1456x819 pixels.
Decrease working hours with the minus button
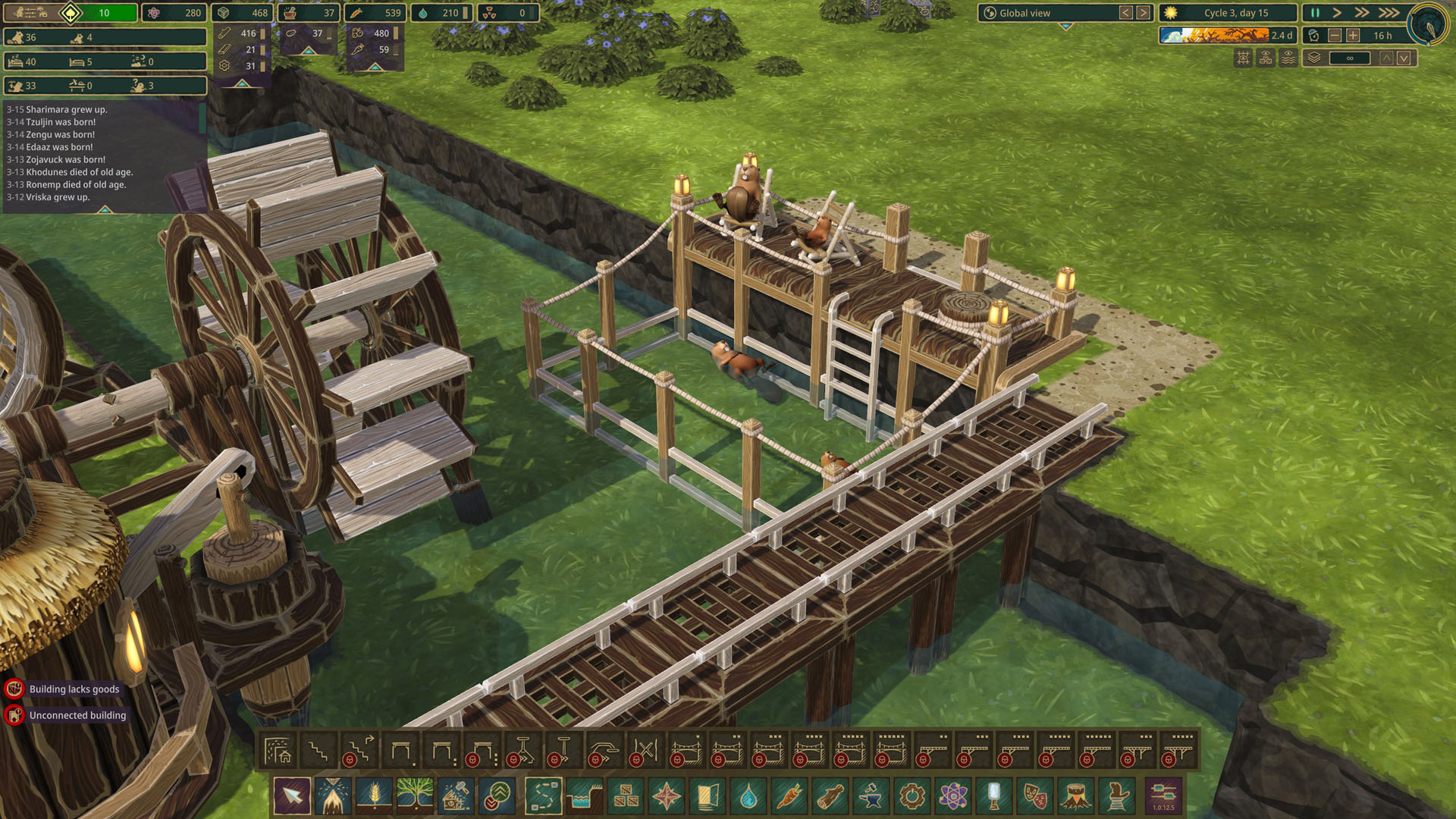coord(1335,36)
